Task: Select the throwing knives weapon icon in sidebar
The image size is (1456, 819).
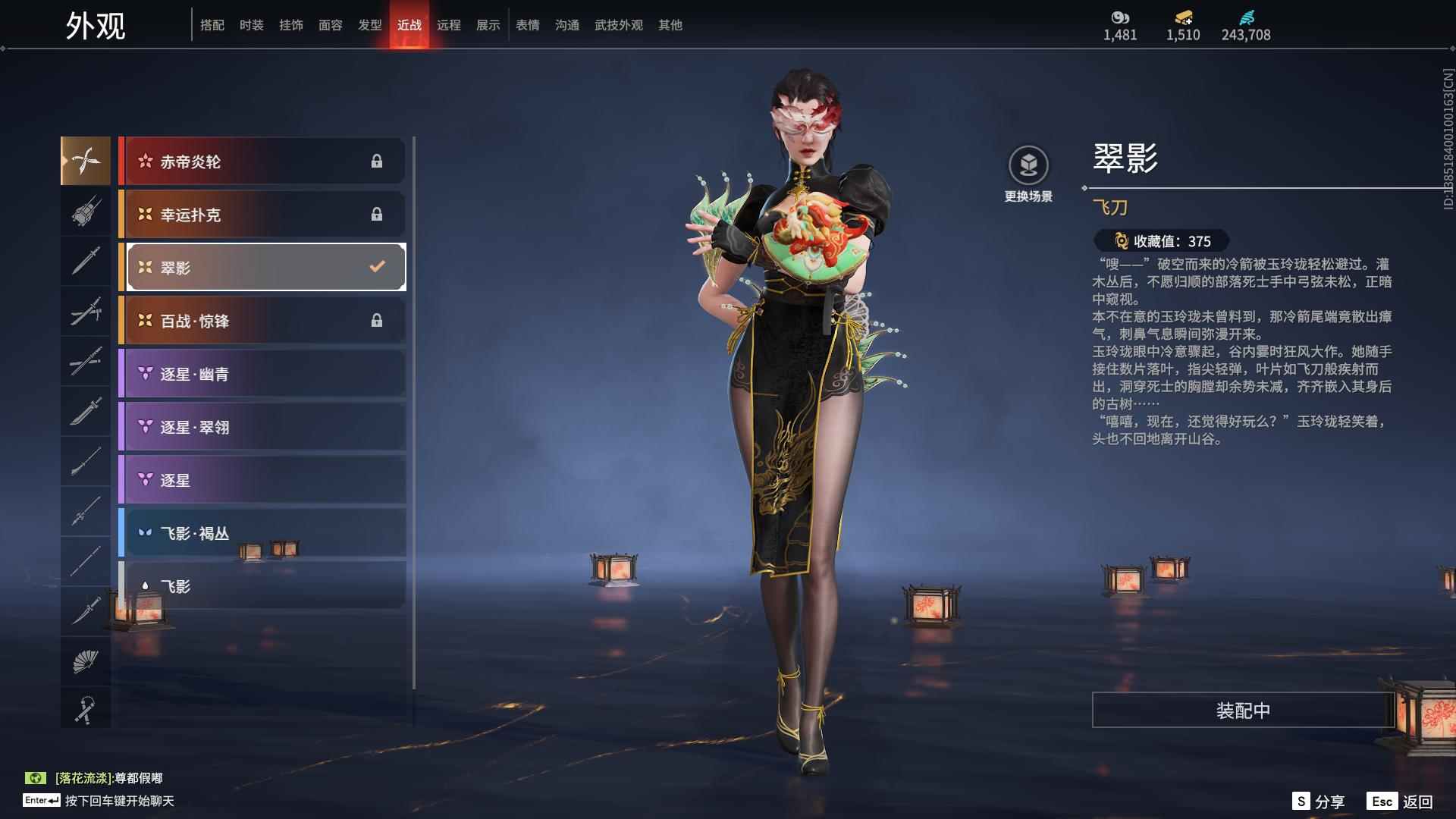Action: coord(86,161)
